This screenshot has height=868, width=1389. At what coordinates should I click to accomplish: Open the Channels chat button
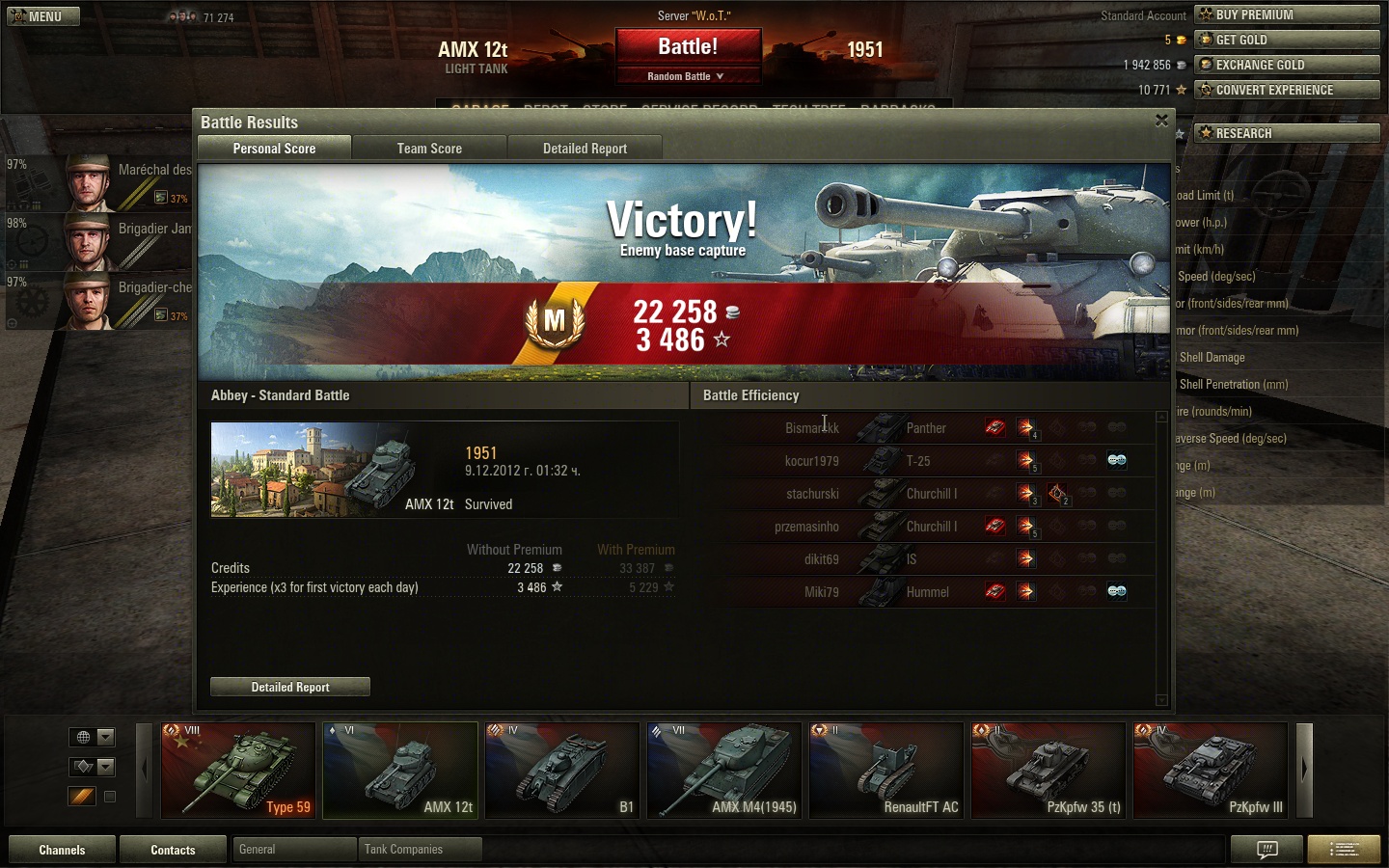point(62,850)
